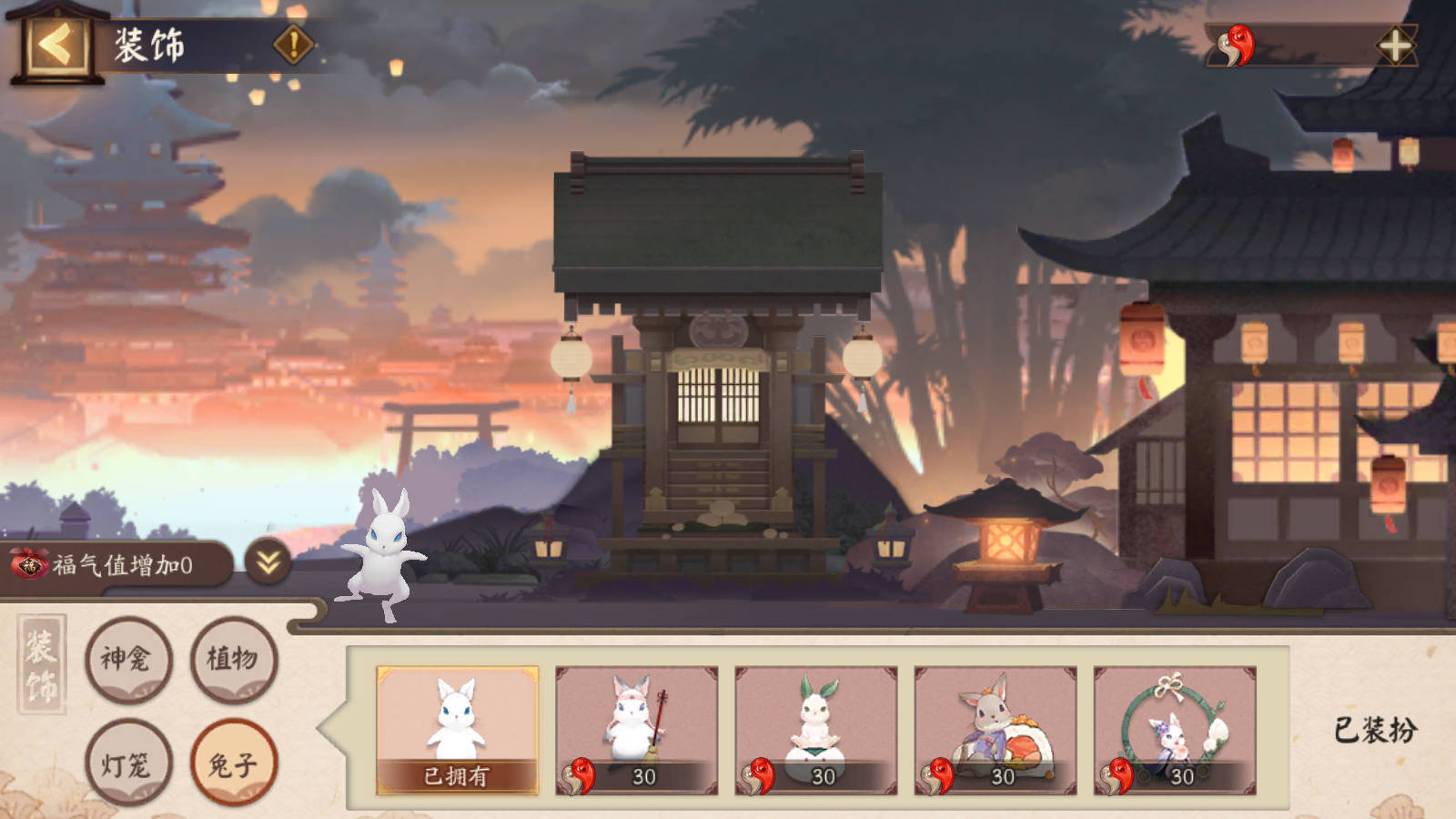This screenshot has height=819, width=1456.
Task: Open the exclamation mark info icon
Action: tap(293, 44)
